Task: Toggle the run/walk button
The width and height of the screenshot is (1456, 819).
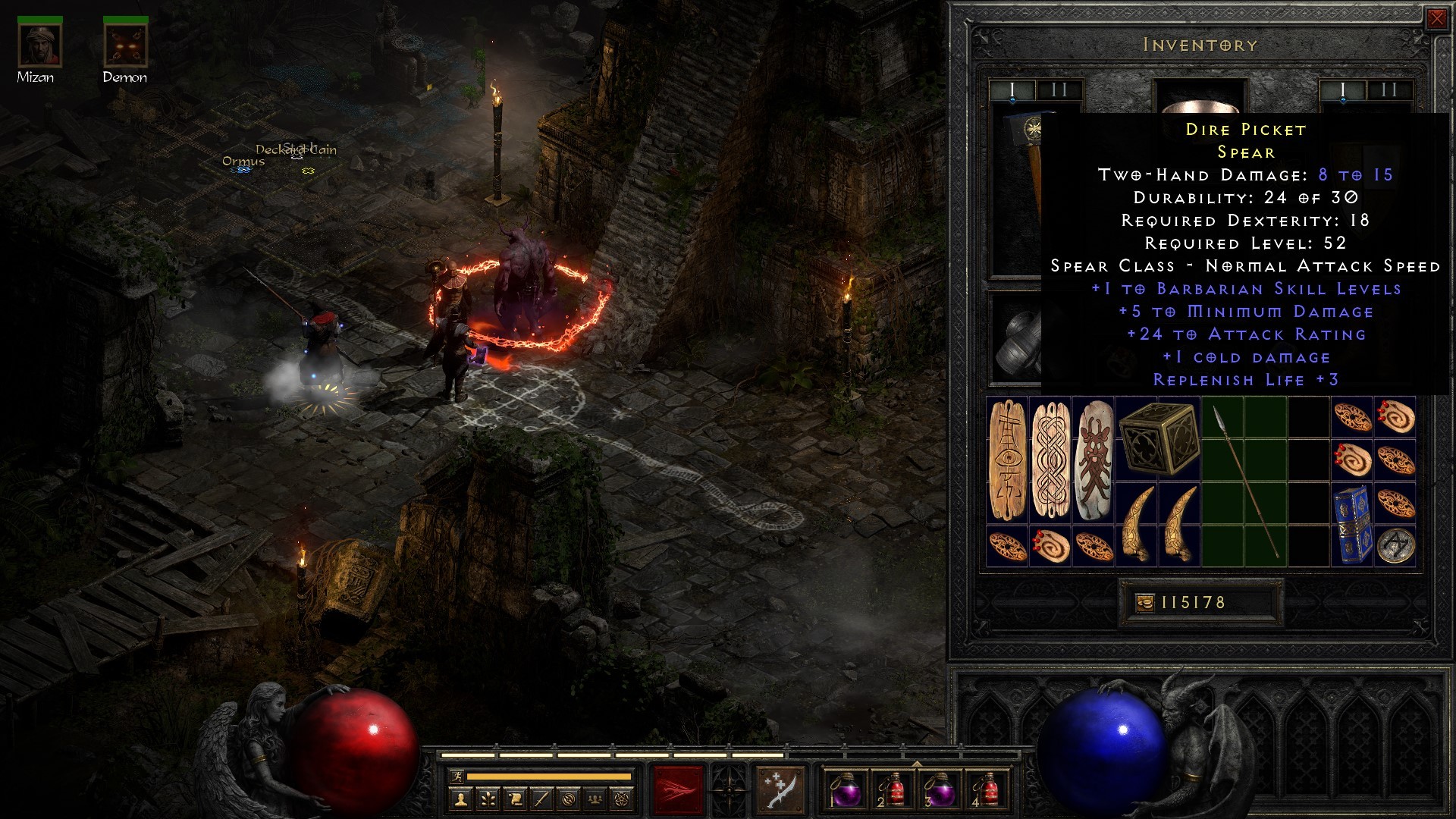Action: coord(457,777)
